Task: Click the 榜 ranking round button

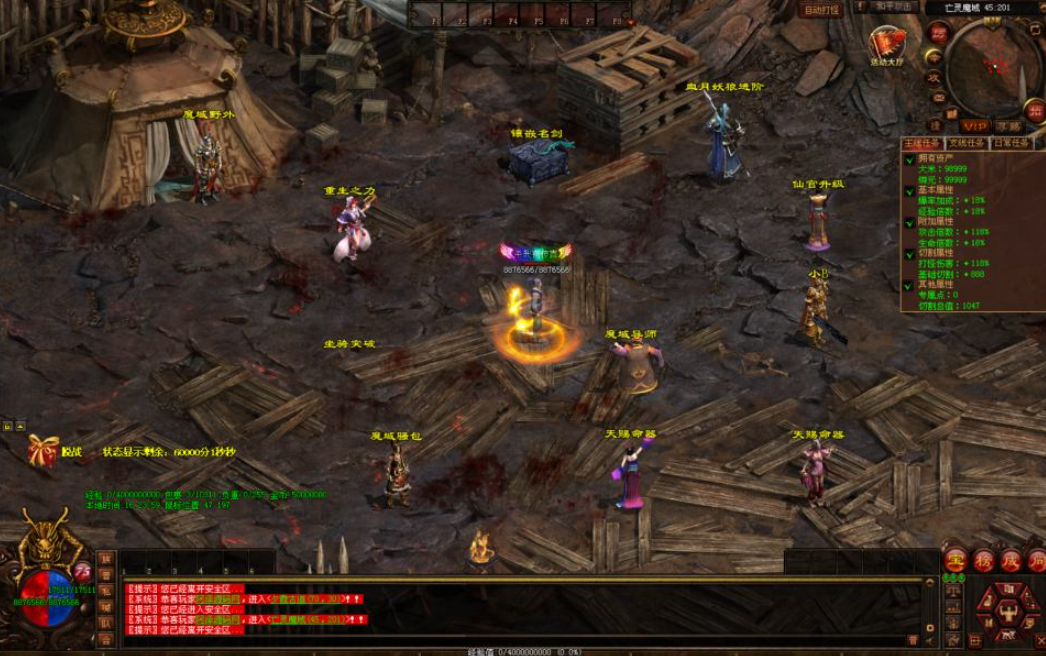Action: tap(982, 560)
